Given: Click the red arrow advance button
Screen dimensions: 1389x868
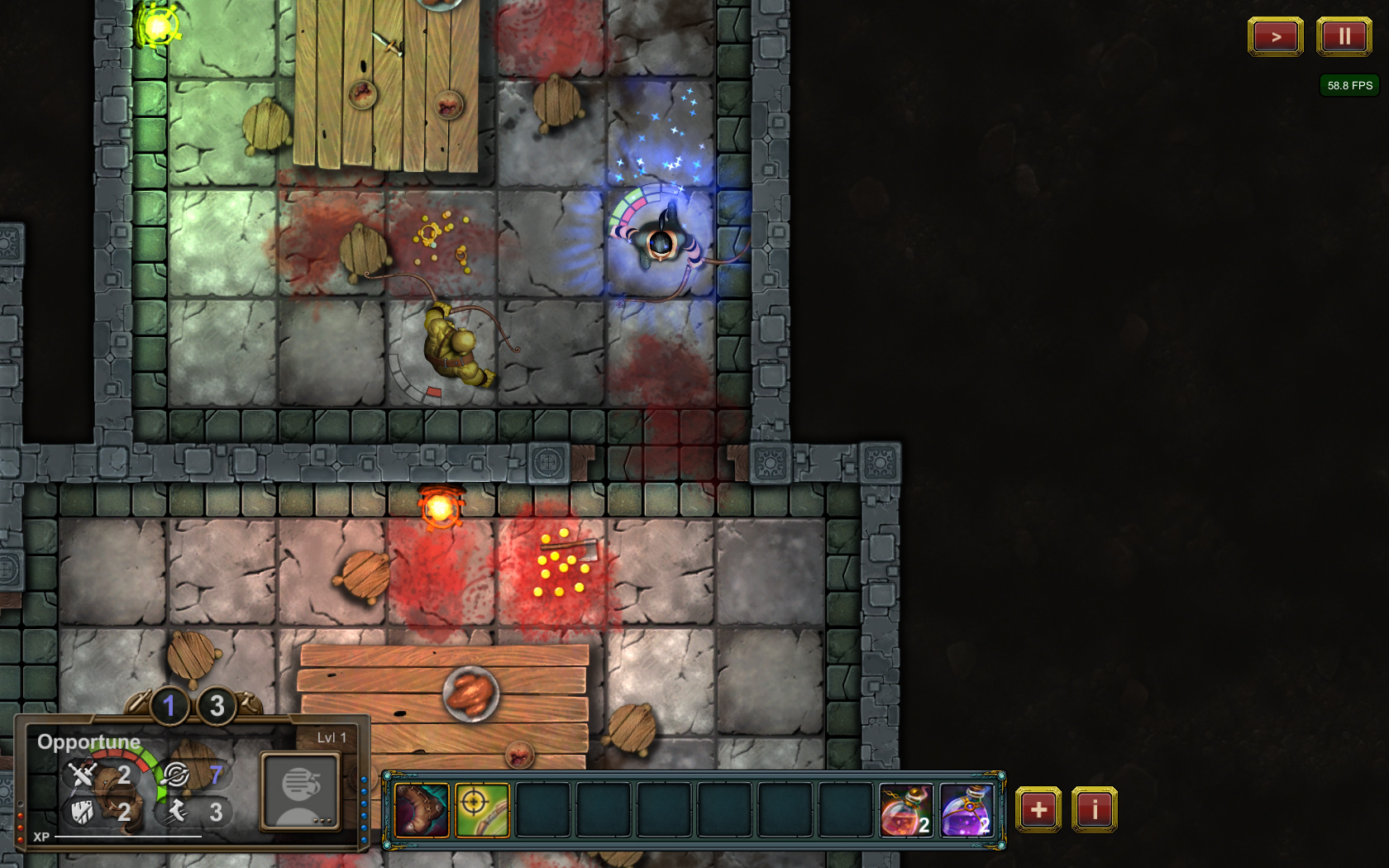Looking at the screenshot, I should (1275, 36).
